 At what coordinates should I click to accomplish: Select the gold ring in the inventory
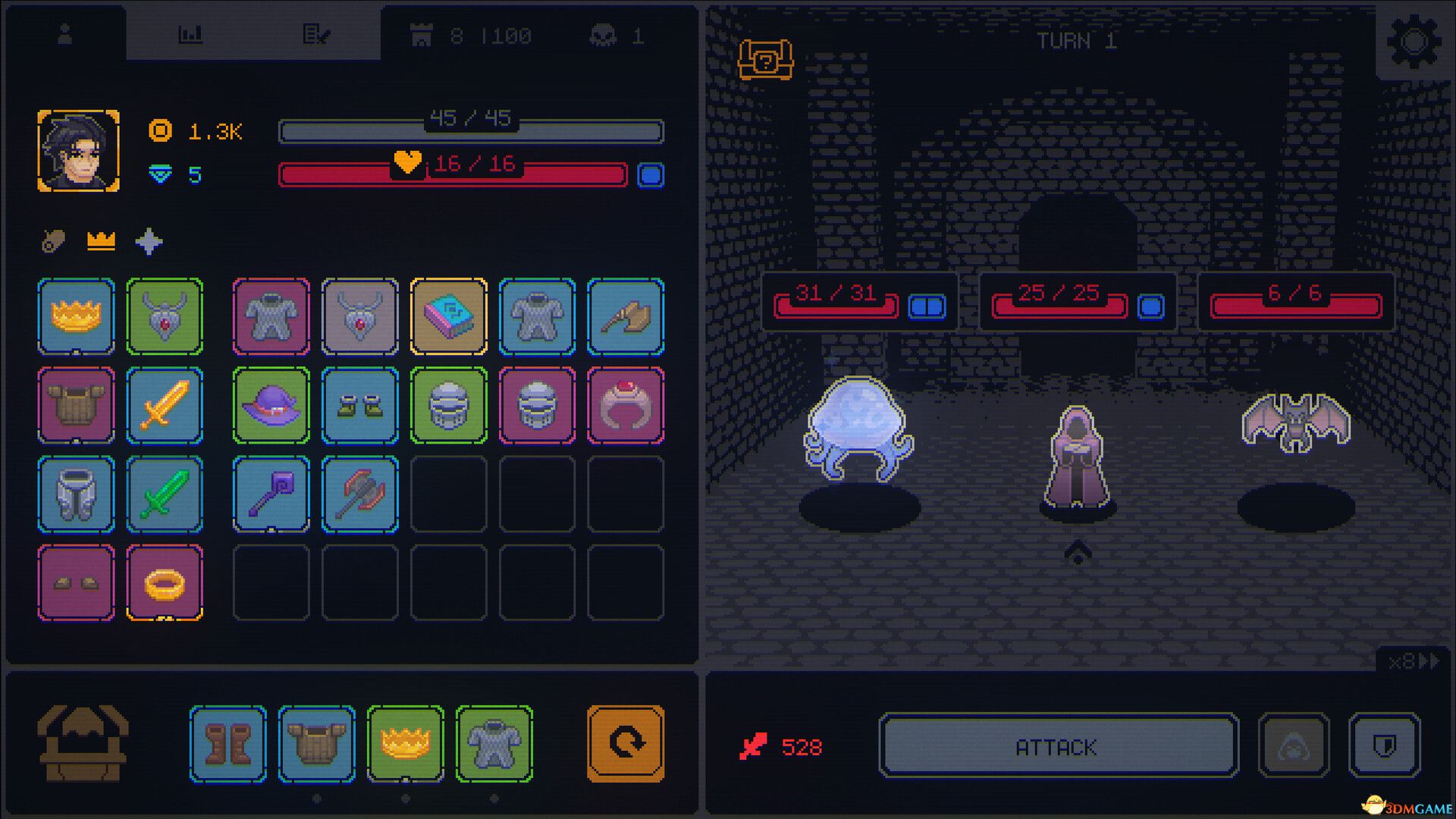point(164,582)
